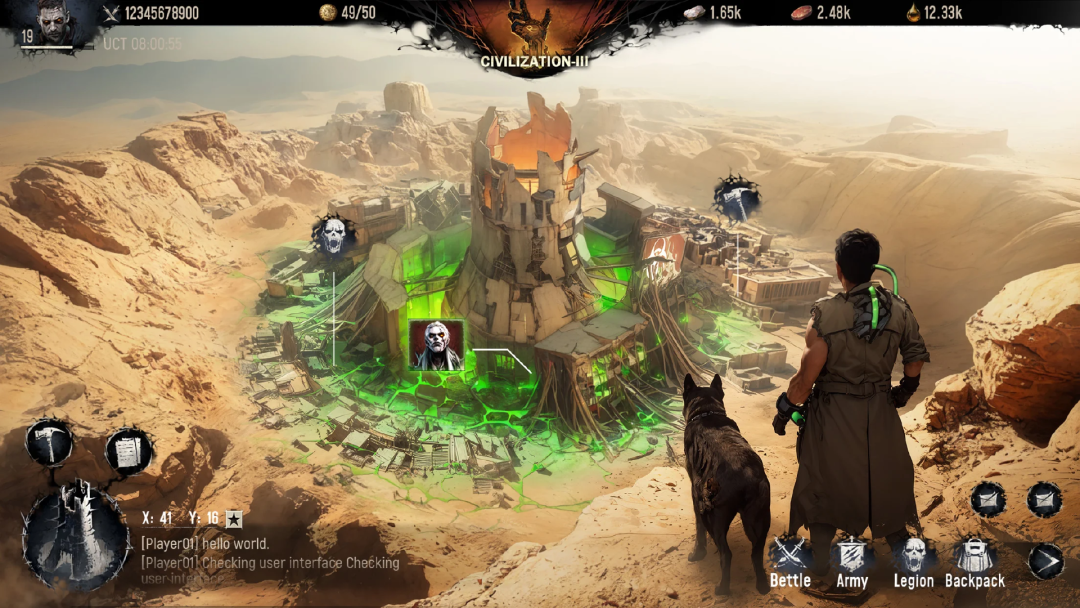Open the document list icon
1080x608 pixels.
click(x=128, y=451)
